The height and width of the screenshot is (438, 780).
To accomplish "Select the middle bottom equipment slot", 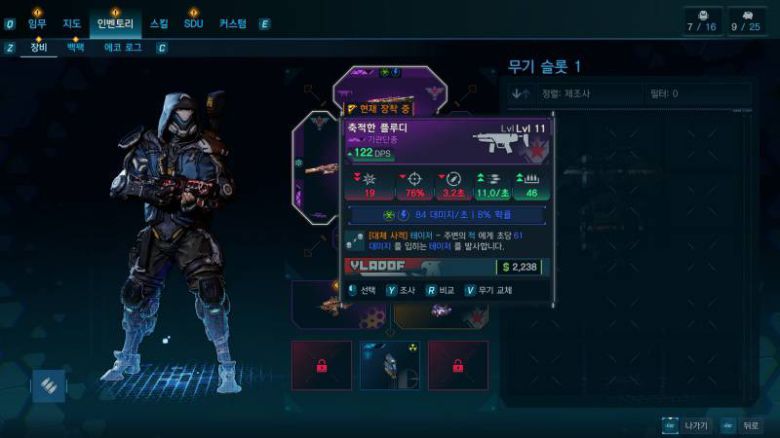I will click(x=389, y=365).
